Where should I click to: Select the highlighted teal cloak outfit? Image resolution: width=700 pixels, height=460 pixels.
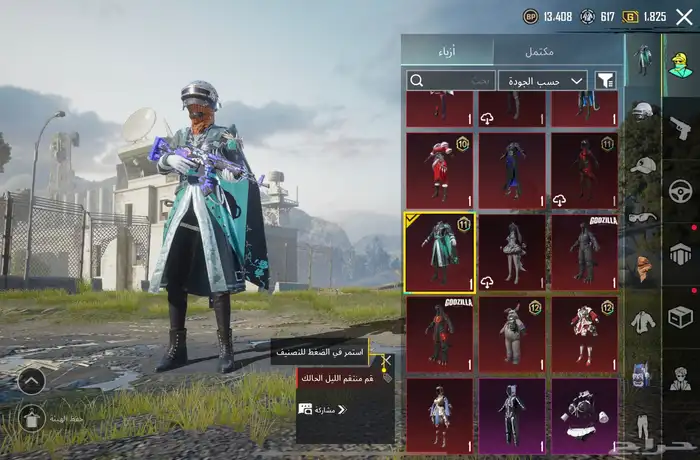pos(440,252)
